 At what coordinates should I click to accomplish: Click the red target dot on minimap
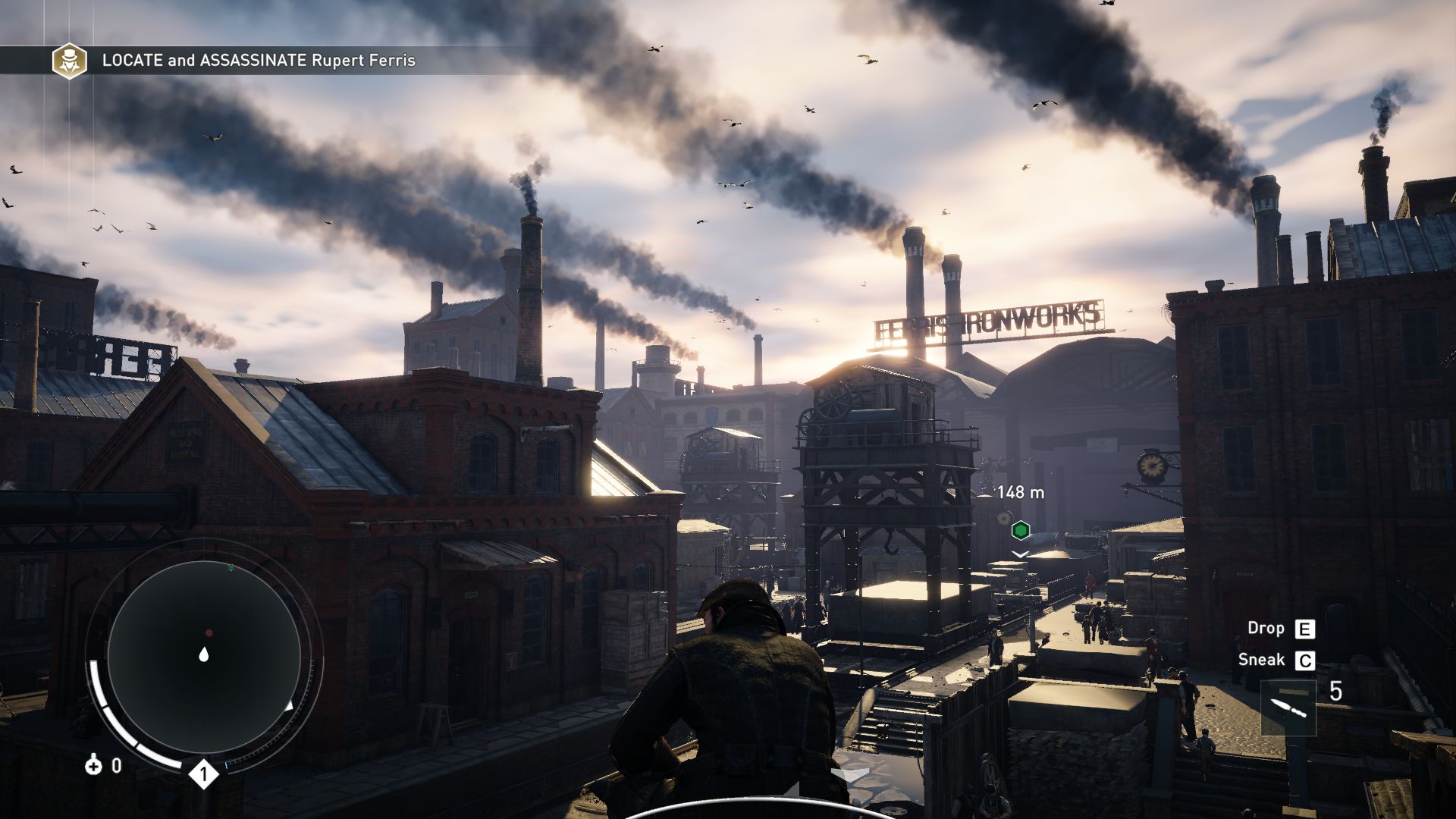209,632
